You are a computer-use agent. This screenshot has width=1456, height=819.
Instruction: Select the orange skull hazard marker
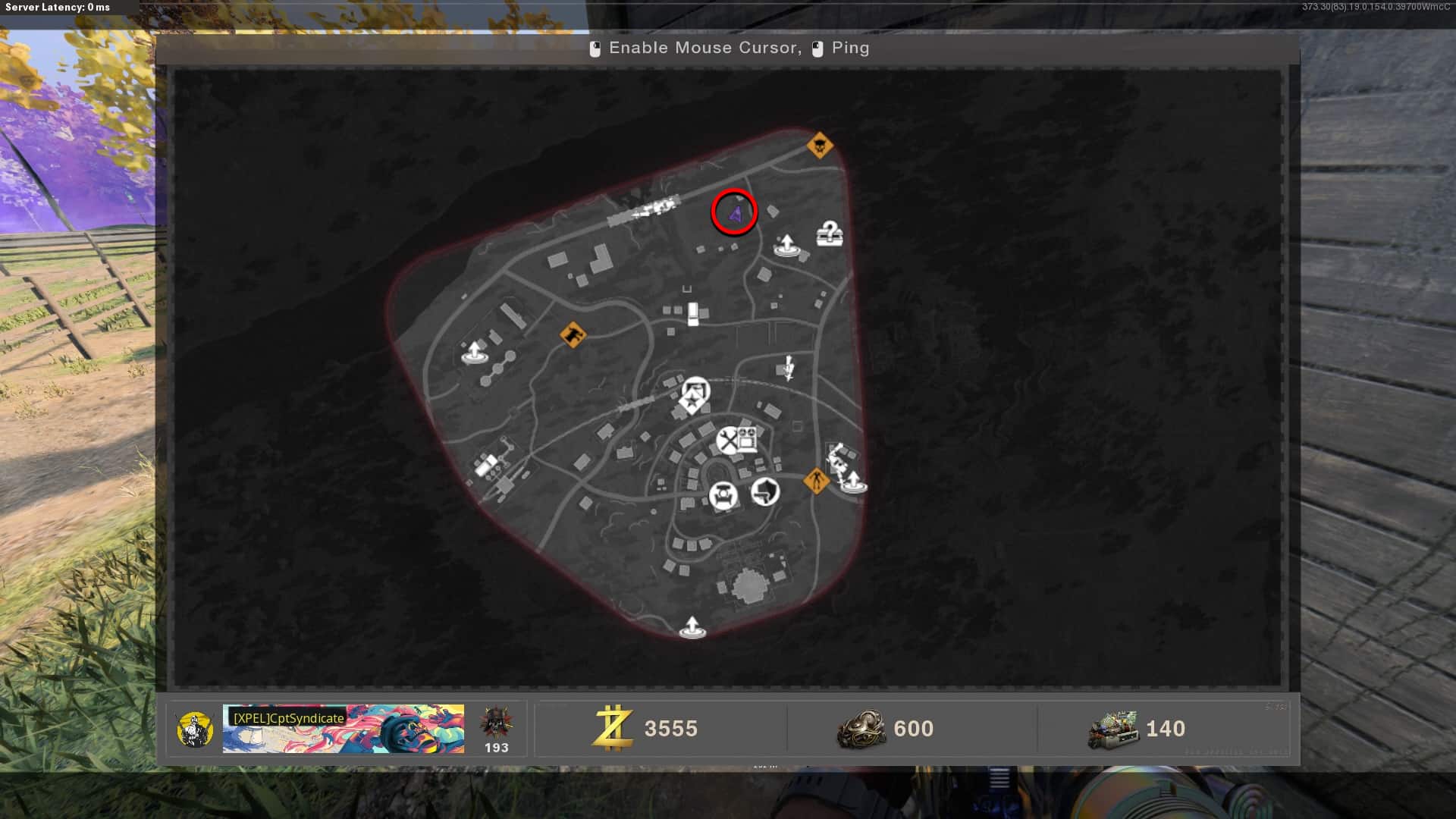click(819, 145)
